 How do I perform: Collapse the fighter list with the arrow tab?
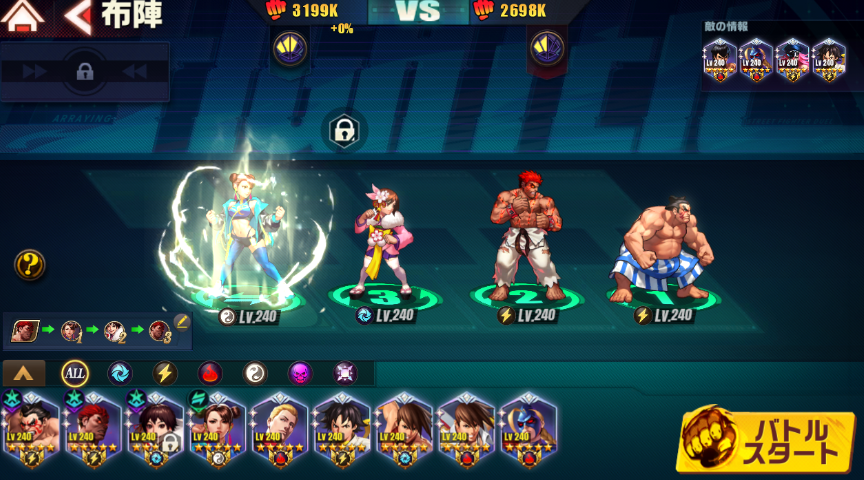point(24,374)
